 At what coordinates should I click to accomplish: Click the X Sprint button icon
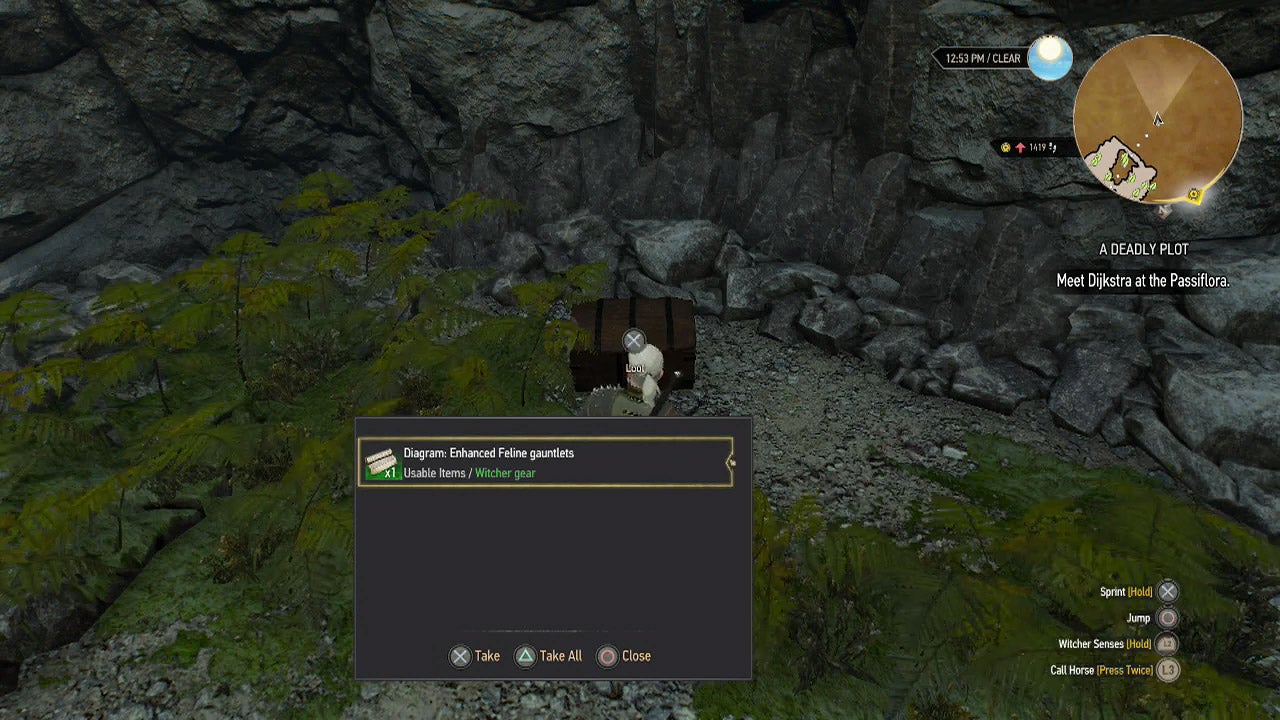point(1165,591)
